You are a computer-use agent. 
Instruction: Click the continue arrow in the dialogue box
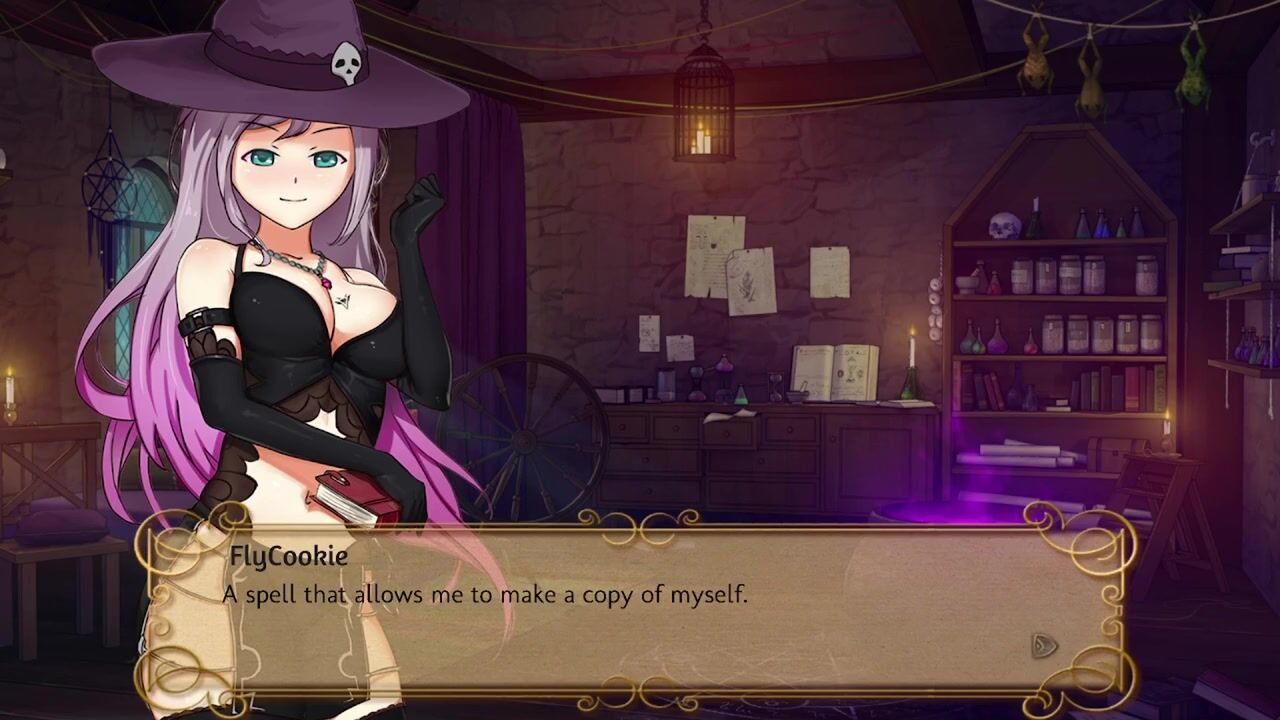(x=1043, y=645)
